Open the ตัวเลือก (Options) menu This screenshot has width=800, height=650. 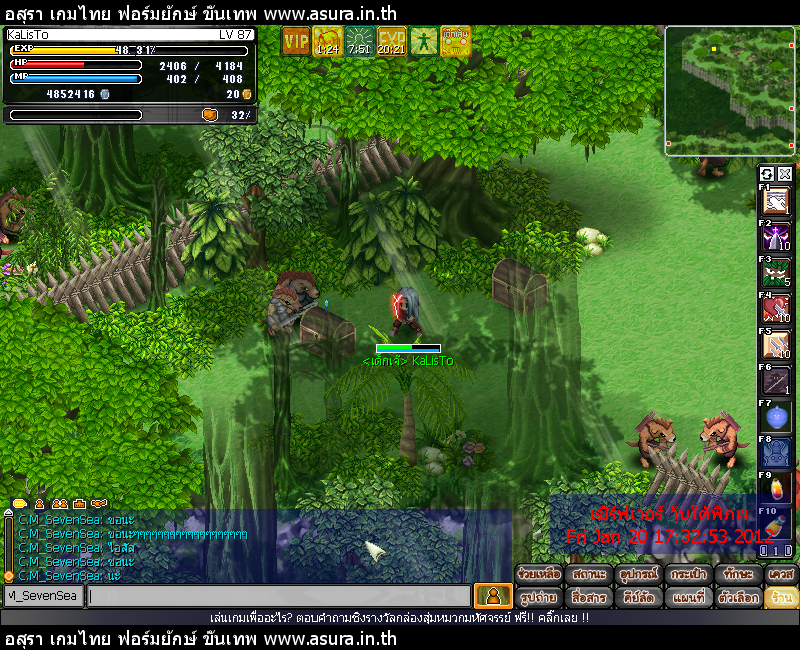(x=737, y=597)
